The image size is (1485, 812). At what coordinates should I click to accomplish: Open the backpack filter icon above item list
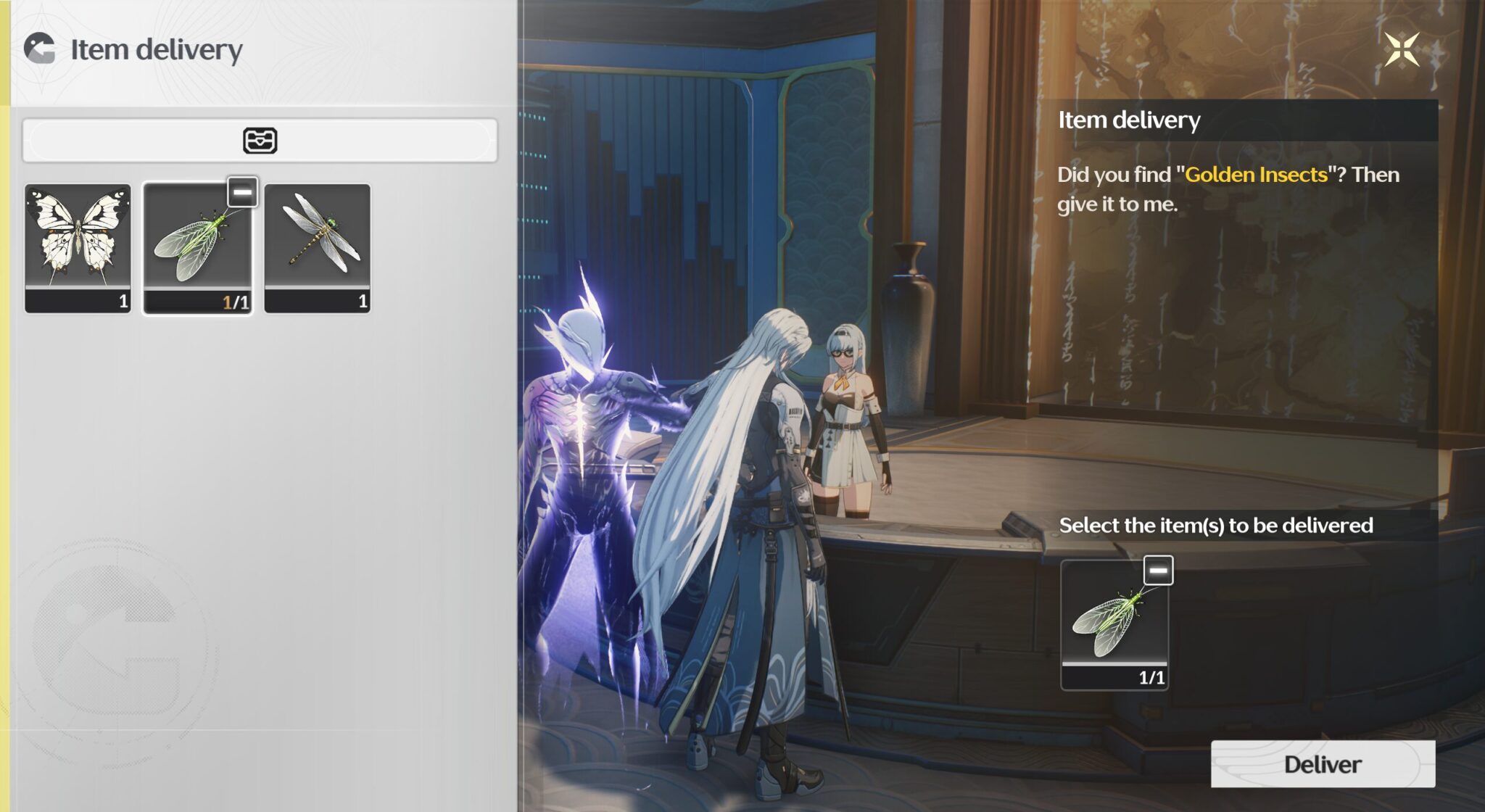tap(259, 140)
